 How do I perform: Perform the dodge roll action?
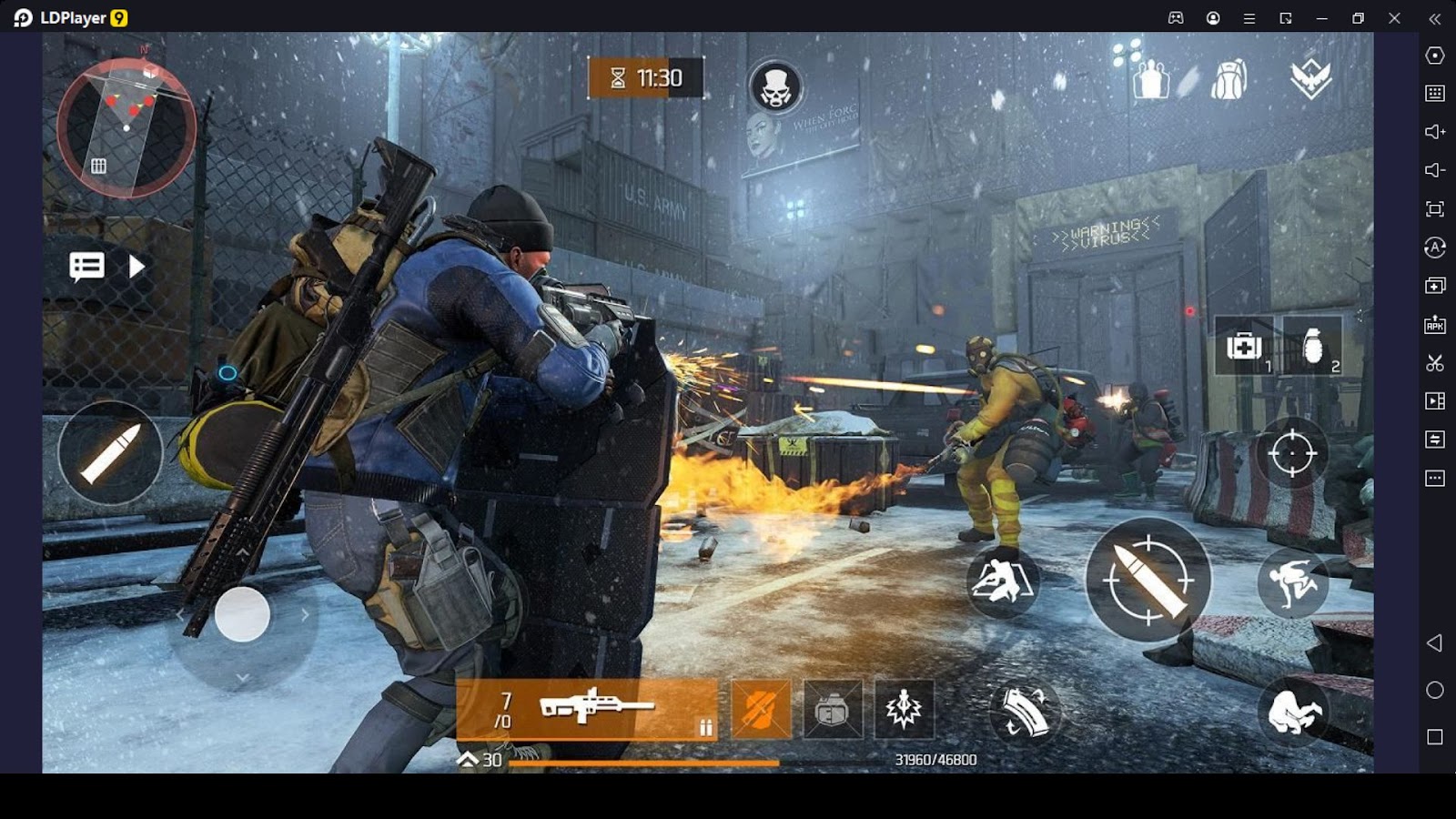tap(1292, 581)
